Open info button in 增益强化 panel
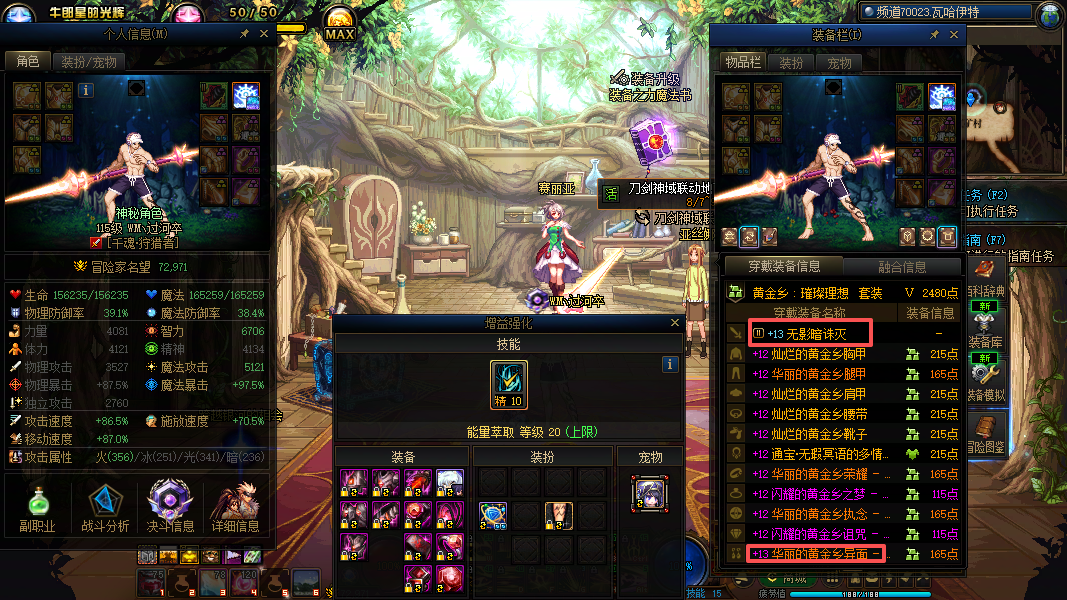The height and width of the screenshot is (600, 1067). click(671, 365)
